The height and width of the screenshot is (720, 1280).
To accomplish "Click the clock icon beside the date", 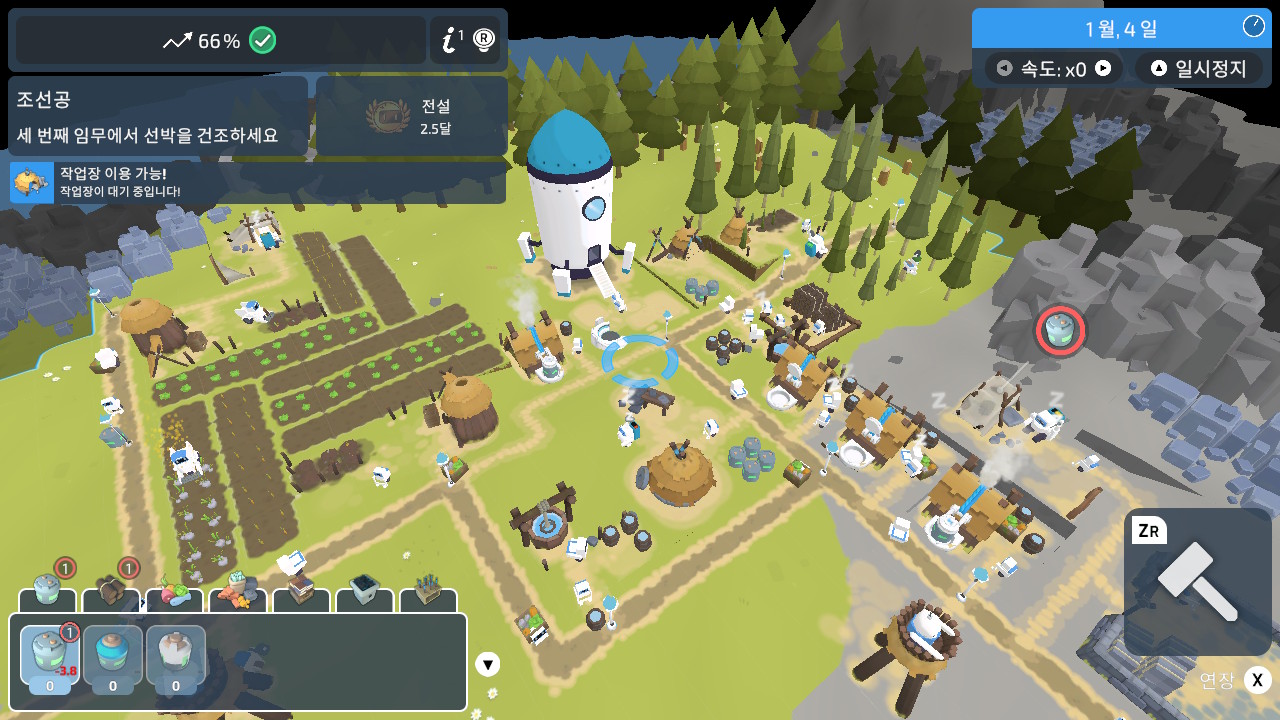I will [x=1254, y=25].
